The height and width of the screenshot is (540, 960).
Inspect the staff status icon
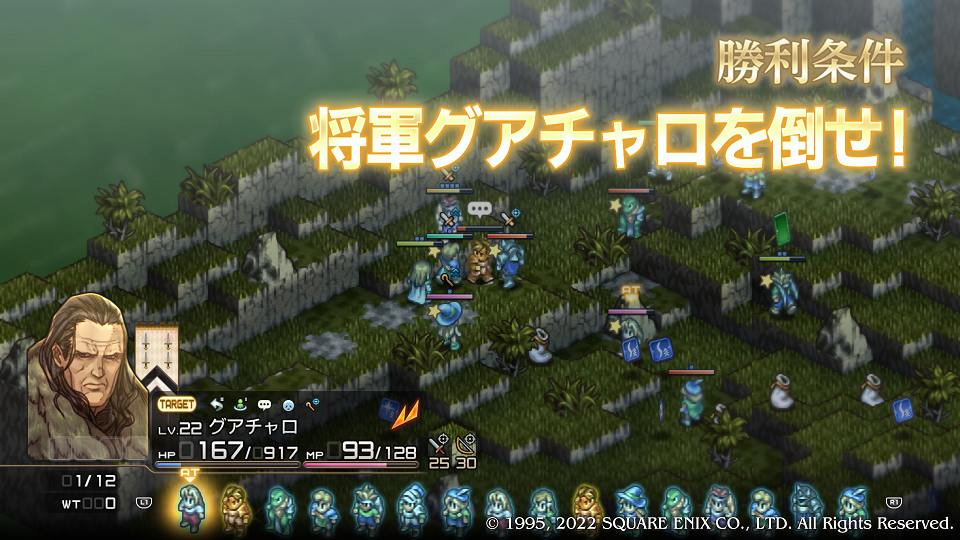point(311,404)
